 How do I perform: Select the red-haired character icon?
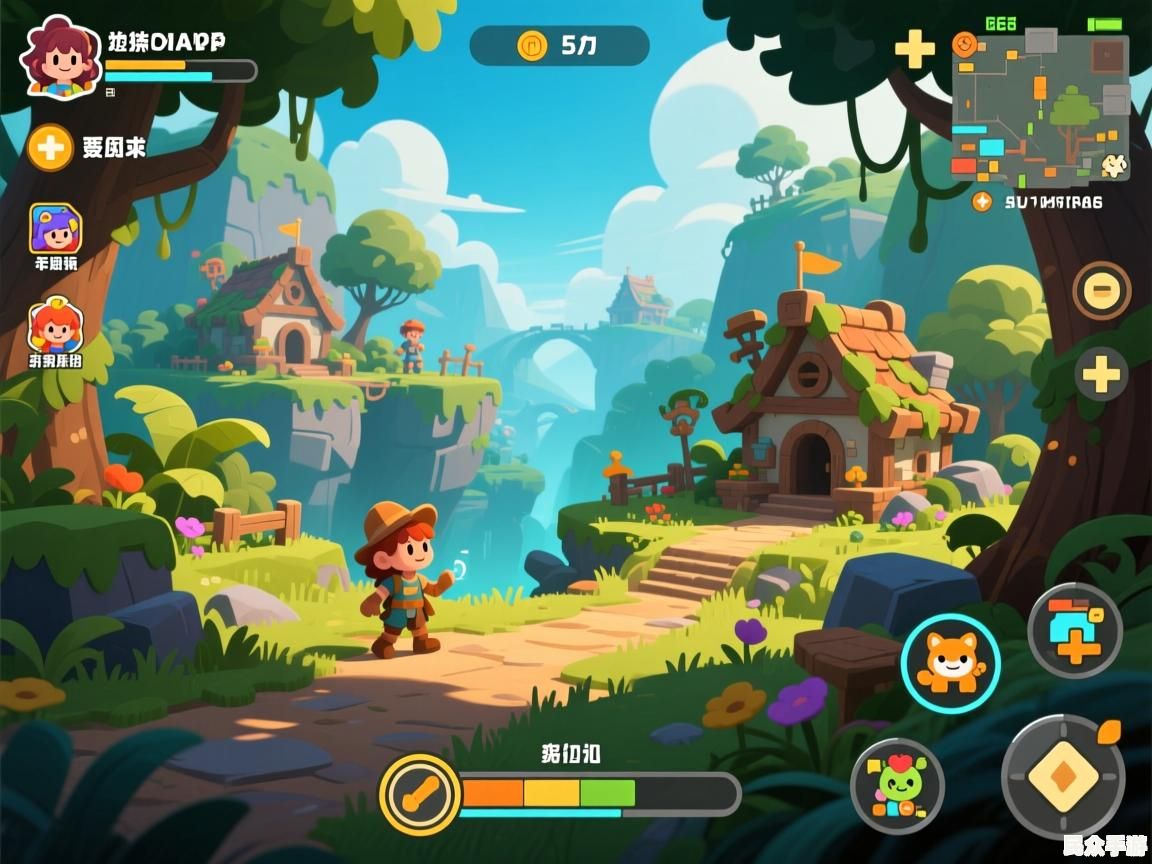point(55,327)
